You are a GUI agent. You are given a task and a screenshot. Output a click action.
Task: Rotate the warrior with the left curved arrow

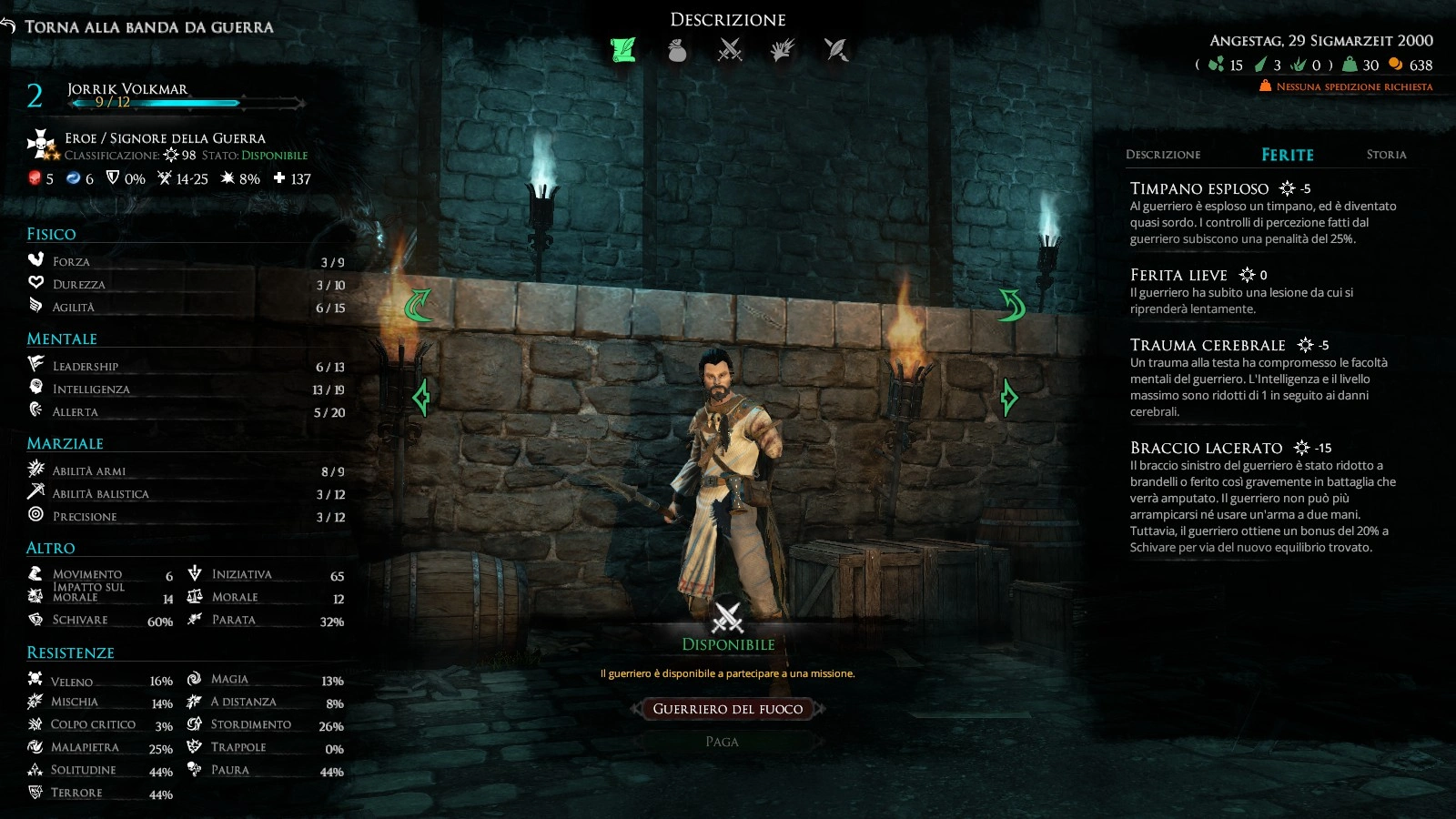click(x=419, y=305)
